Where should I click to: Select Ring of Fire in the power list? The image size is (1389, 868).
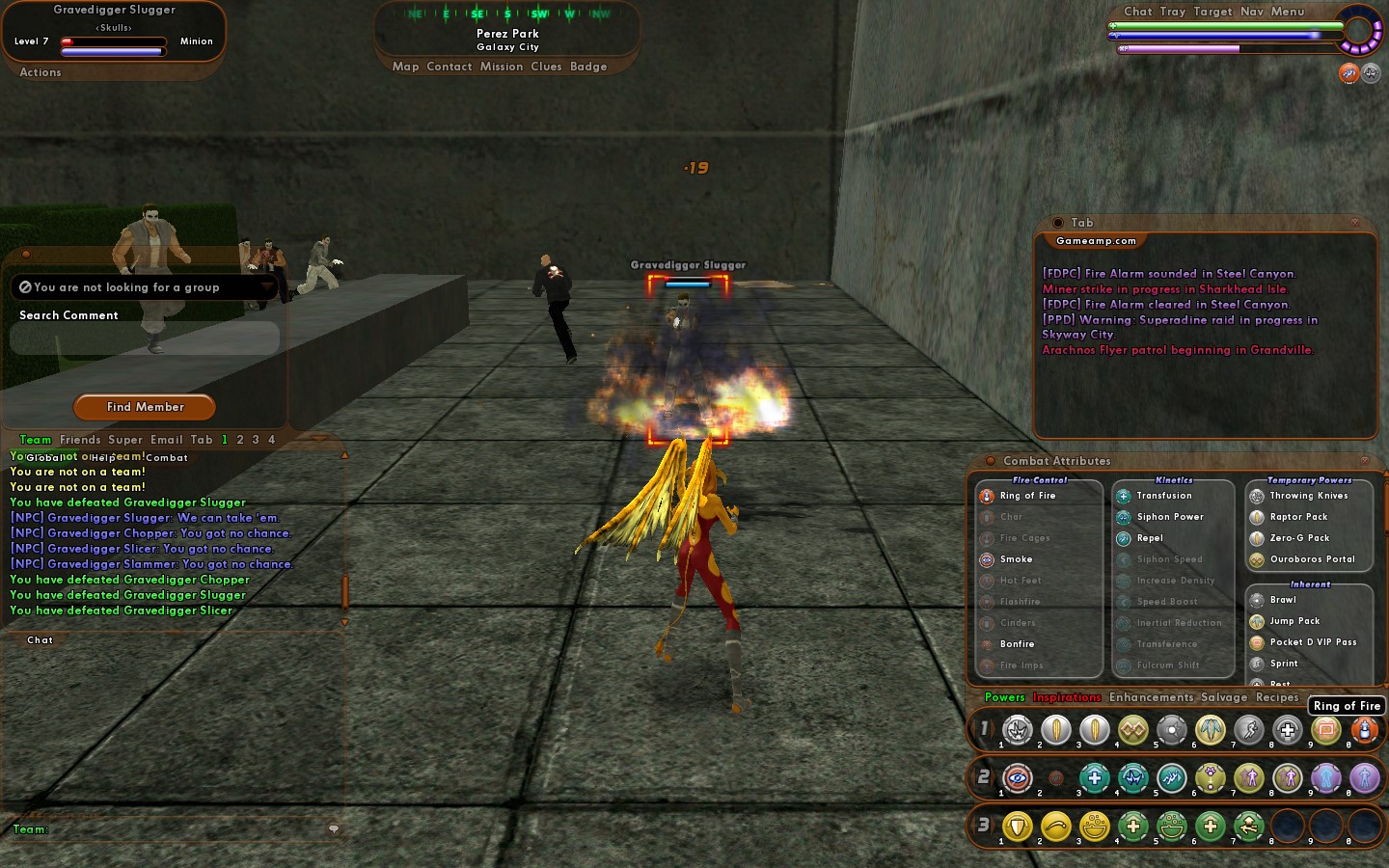[x=1027, y=496]
